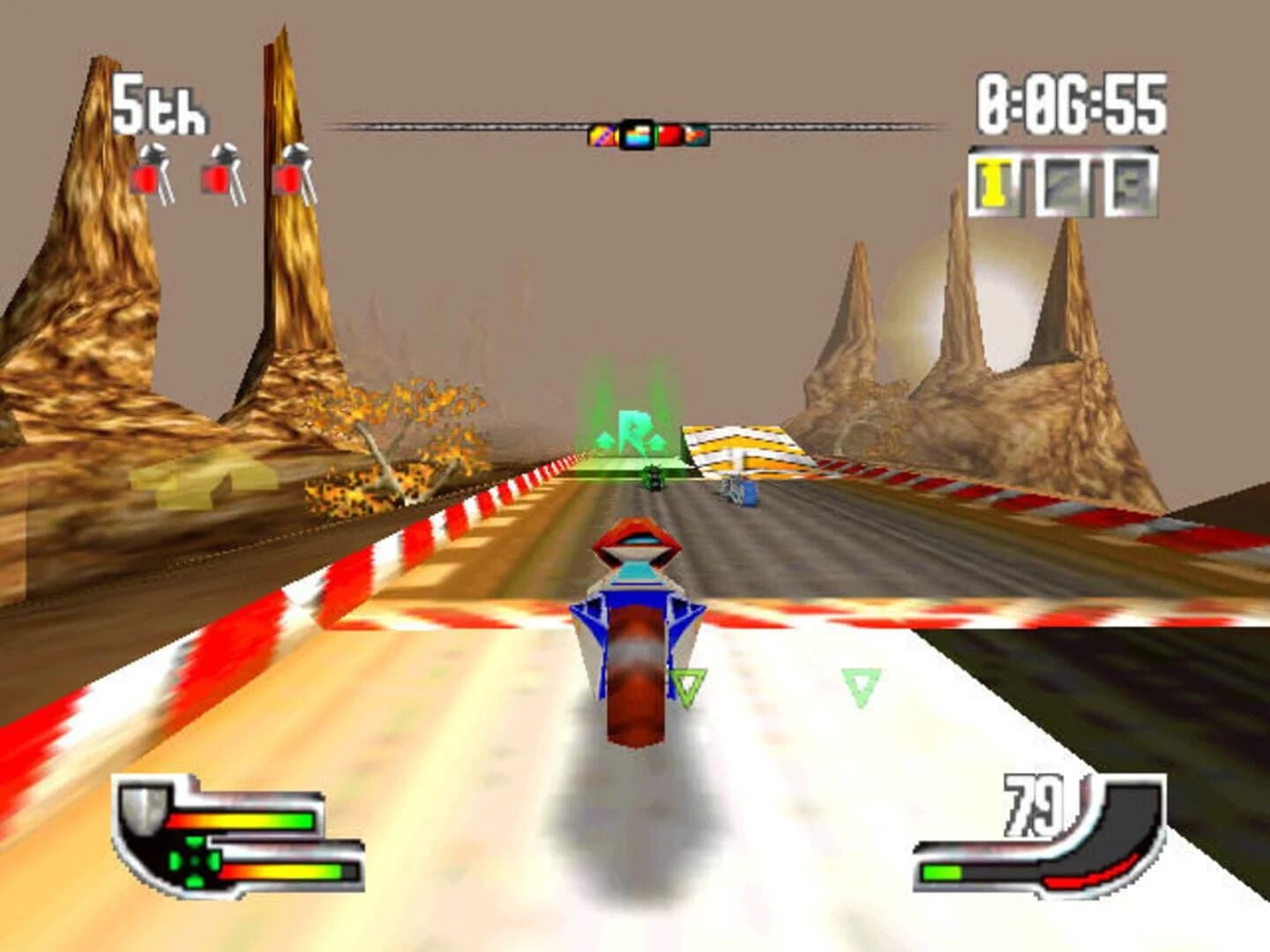Select the yellow racer marker on track progress bar
The width and height of the screenshot is (1270, 952).
[601, 134]
